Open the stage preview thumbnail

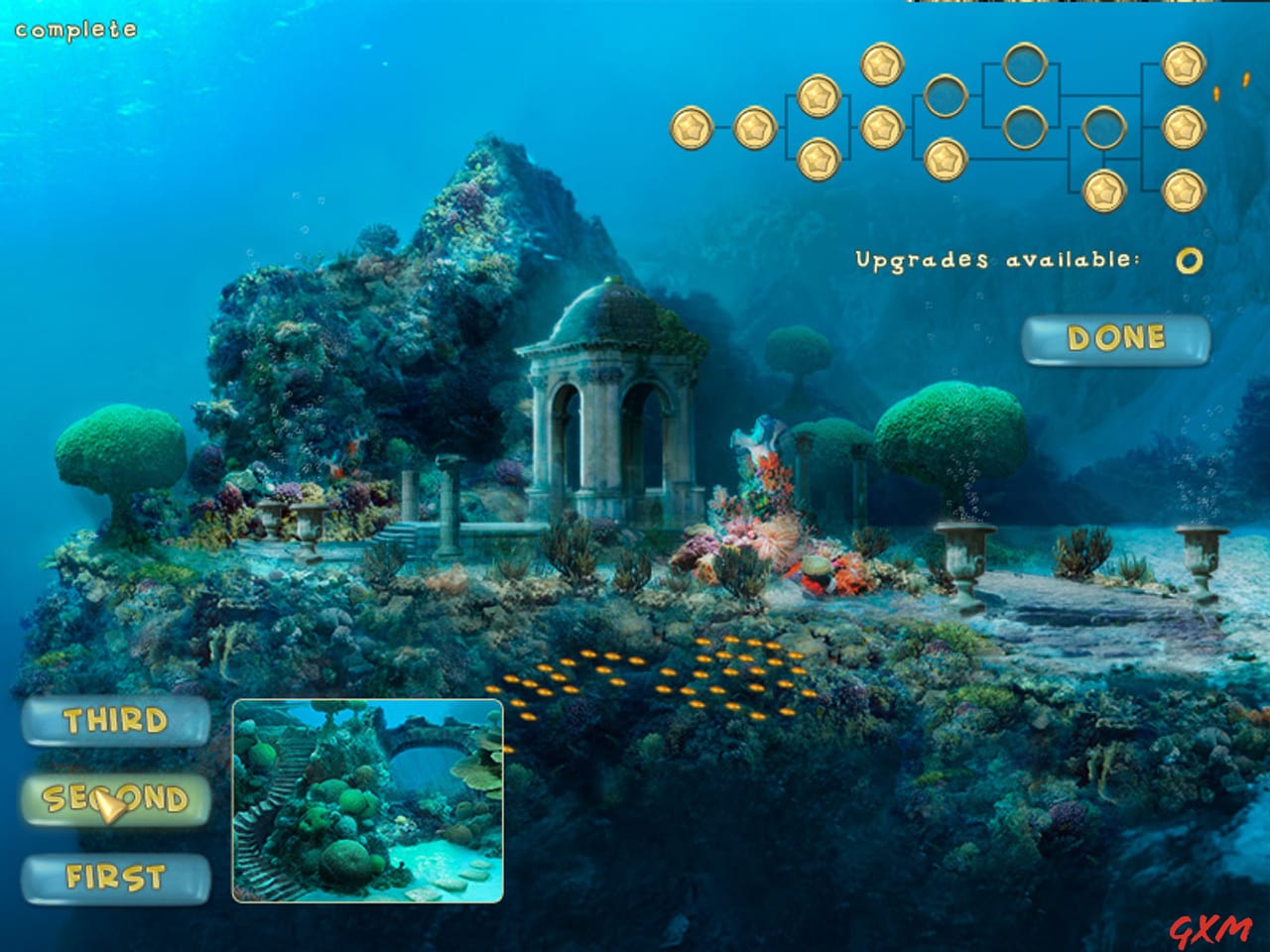click(x=367, y=801)
